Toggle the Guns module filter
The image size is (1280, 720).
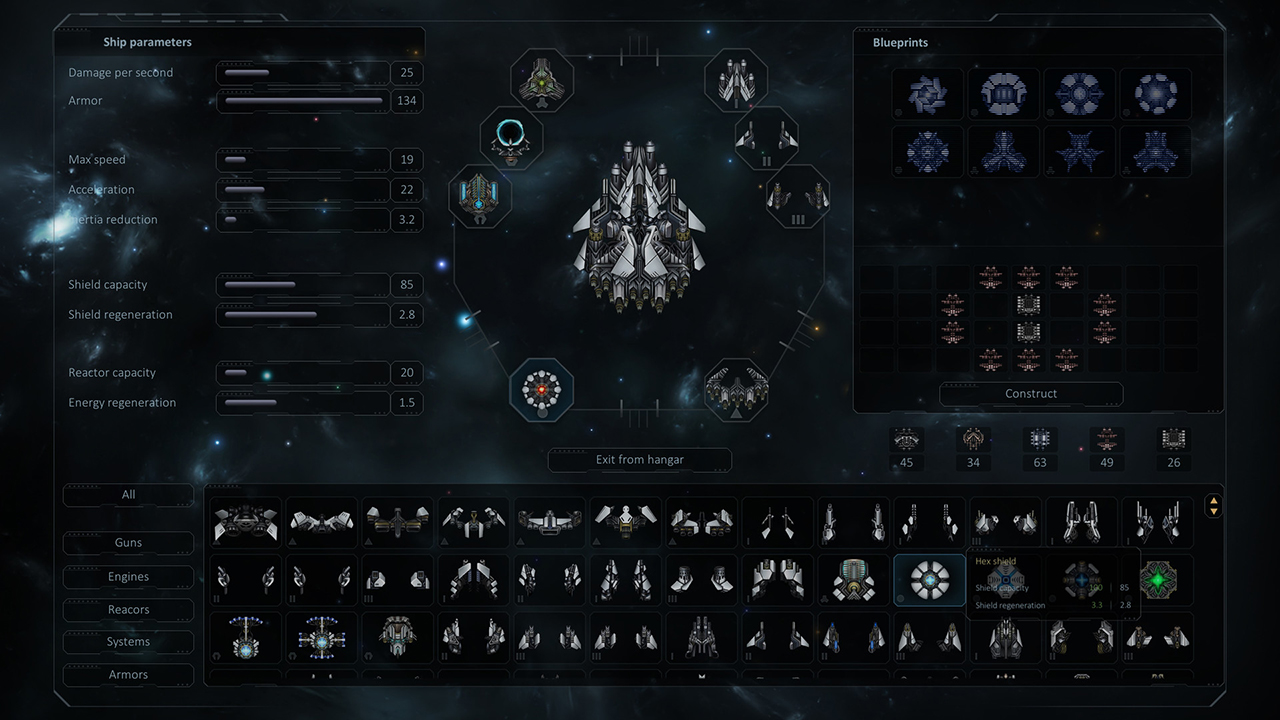pyautogui.click(x=128, y=543)
